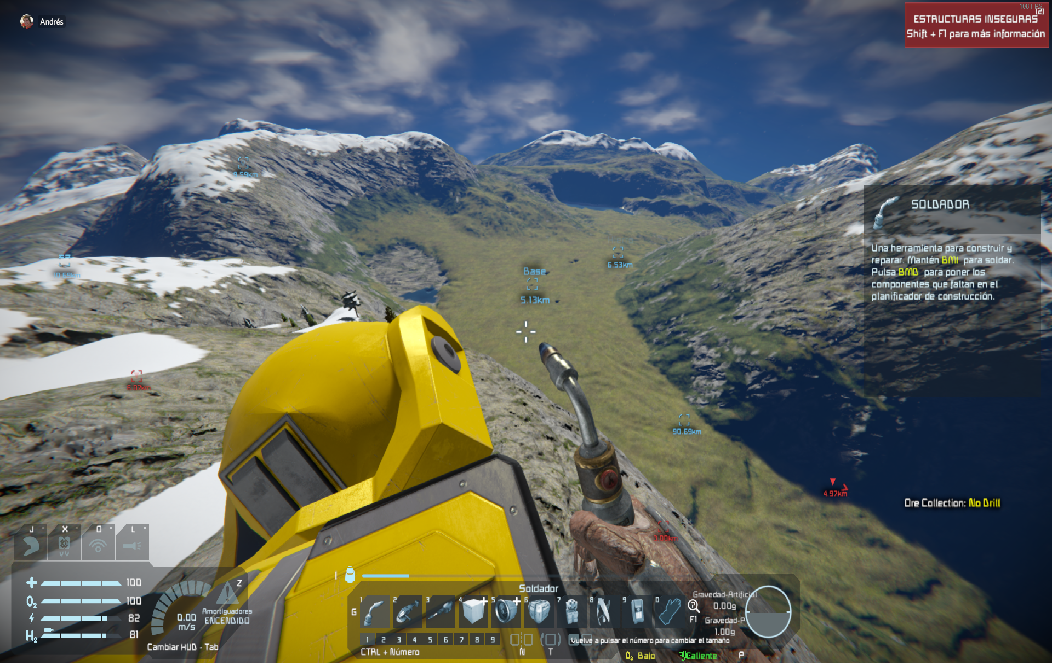Toggle the jetpack status icon
Image resolution: width=1054 pixels, height=668 pixels.
click(65, 544)
